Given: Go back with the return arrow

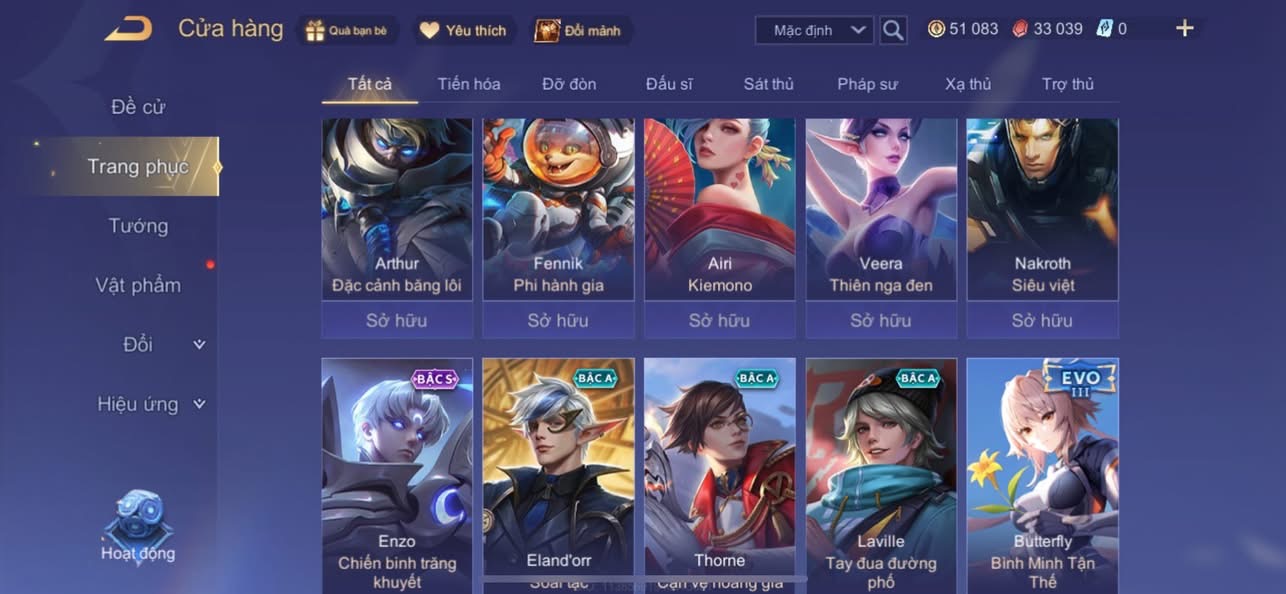Looking at the screenshot, I should (128, 29).
